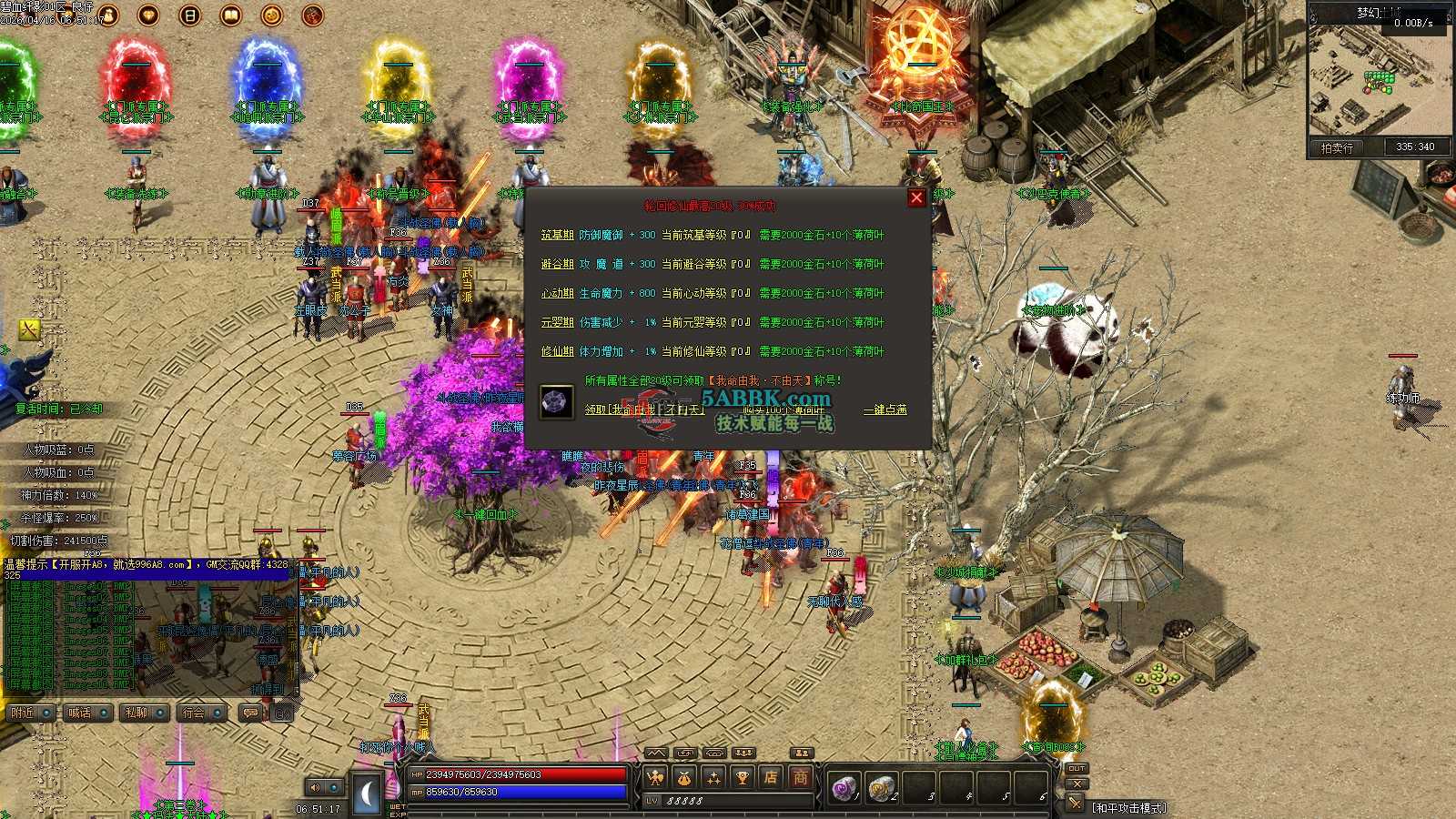This screenshot has width=1456, height=819.
Task: Open the 拍卖行 auction house button
Action: 1337,147
